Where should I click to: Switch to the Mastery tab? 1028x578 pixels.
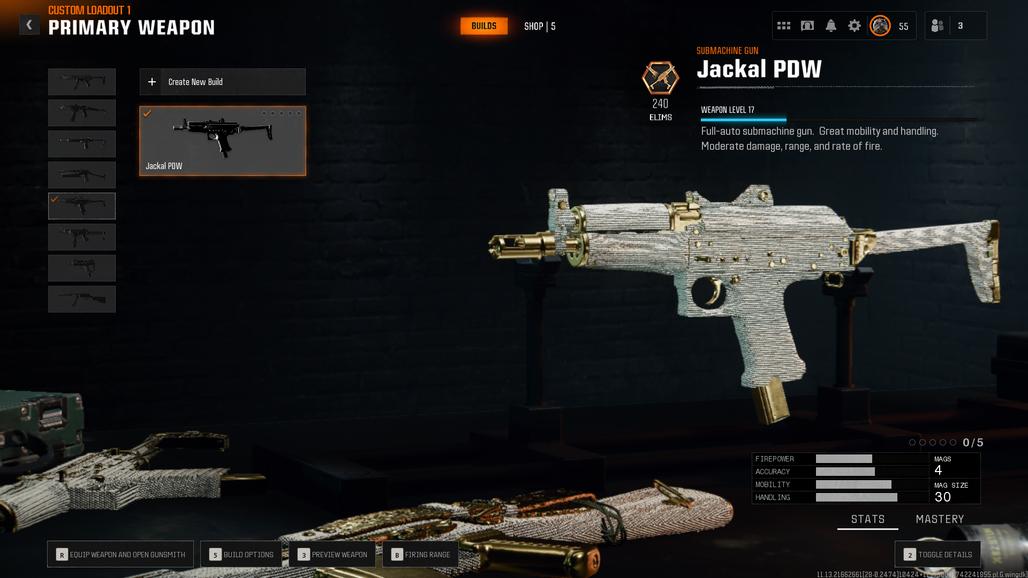pyautogui.click(x=940, y=519)
